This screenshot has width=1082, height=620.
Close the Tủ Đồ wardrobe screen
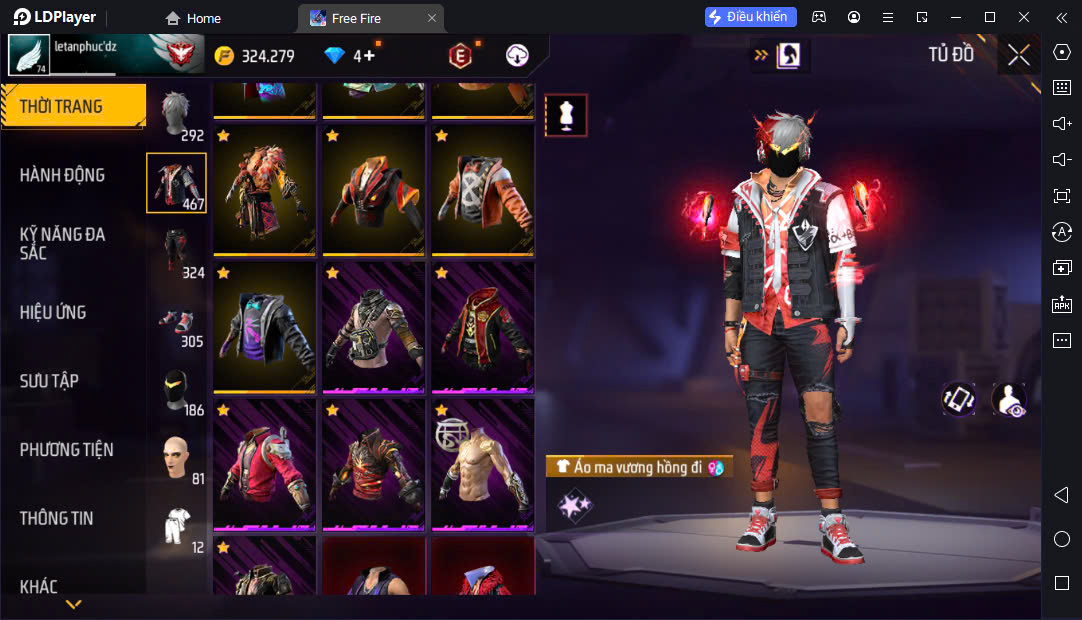click(x=1018, y=55)
